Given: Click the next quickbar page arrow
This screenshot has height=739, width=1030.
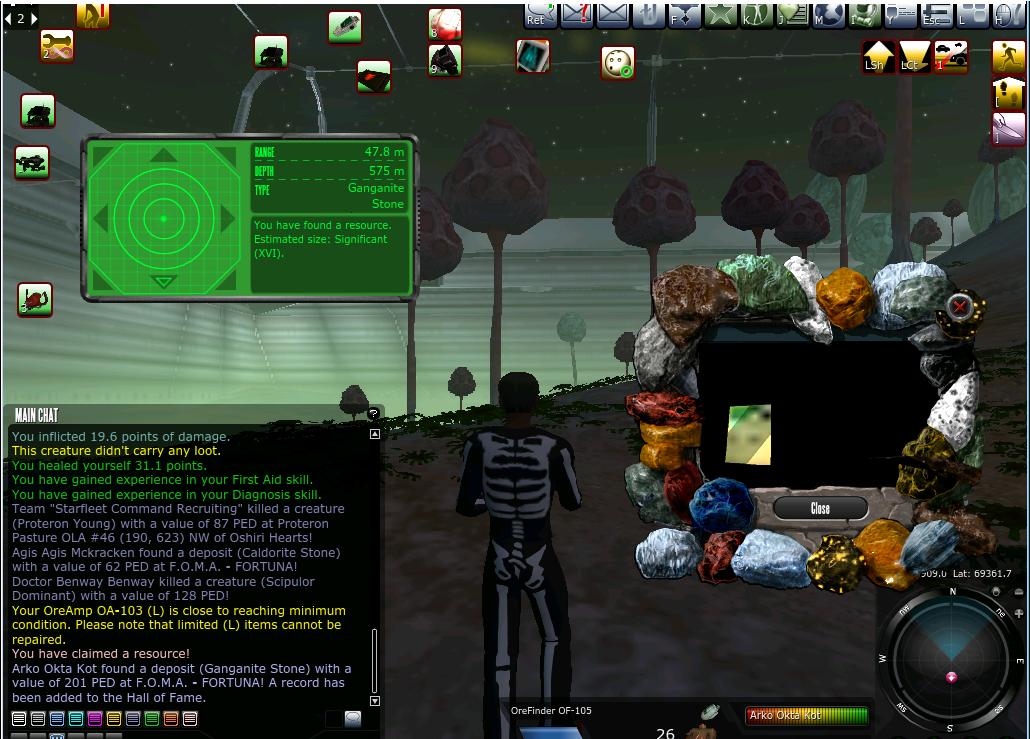Looking at the screenshot, I should (34, 18).
